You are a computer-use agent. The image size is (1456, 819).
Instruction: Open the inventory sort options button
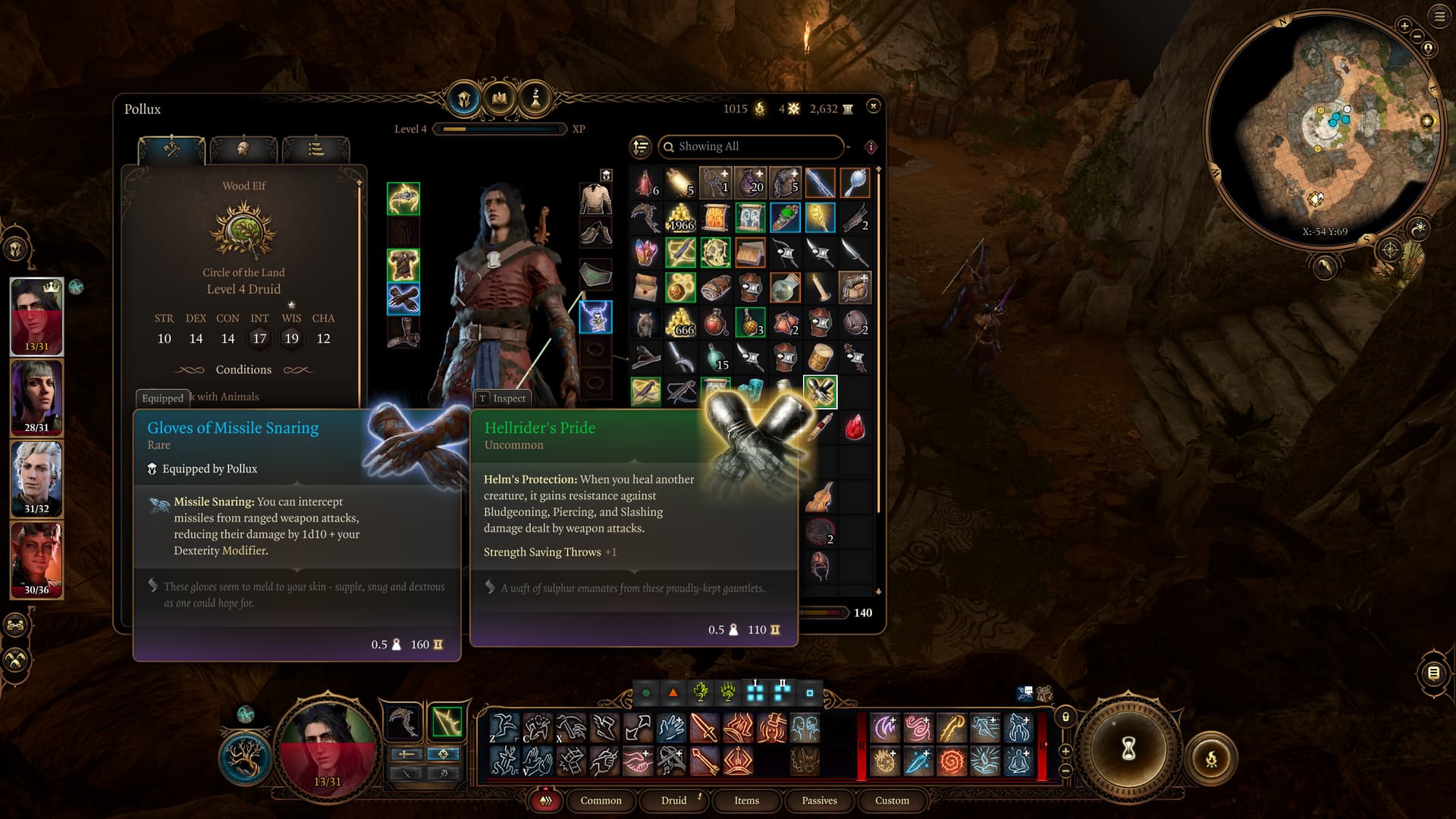641,146
